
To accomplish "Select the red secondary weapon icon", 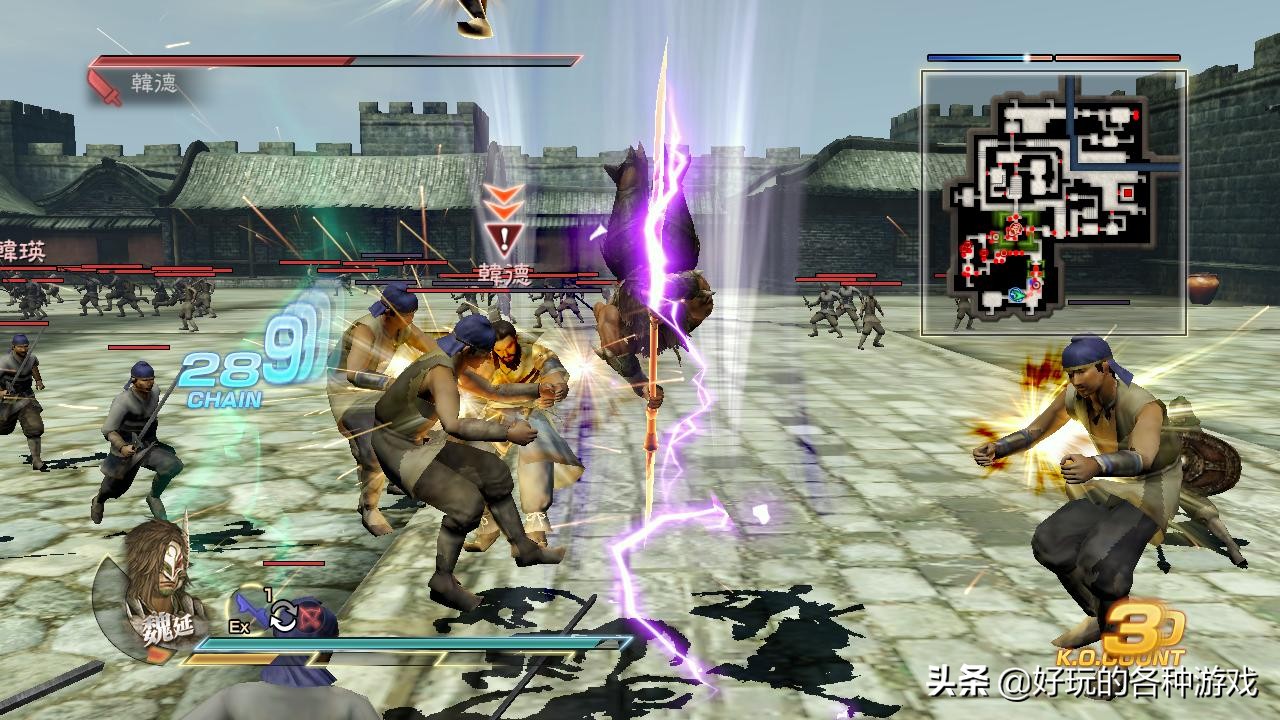I will [311, 613].
